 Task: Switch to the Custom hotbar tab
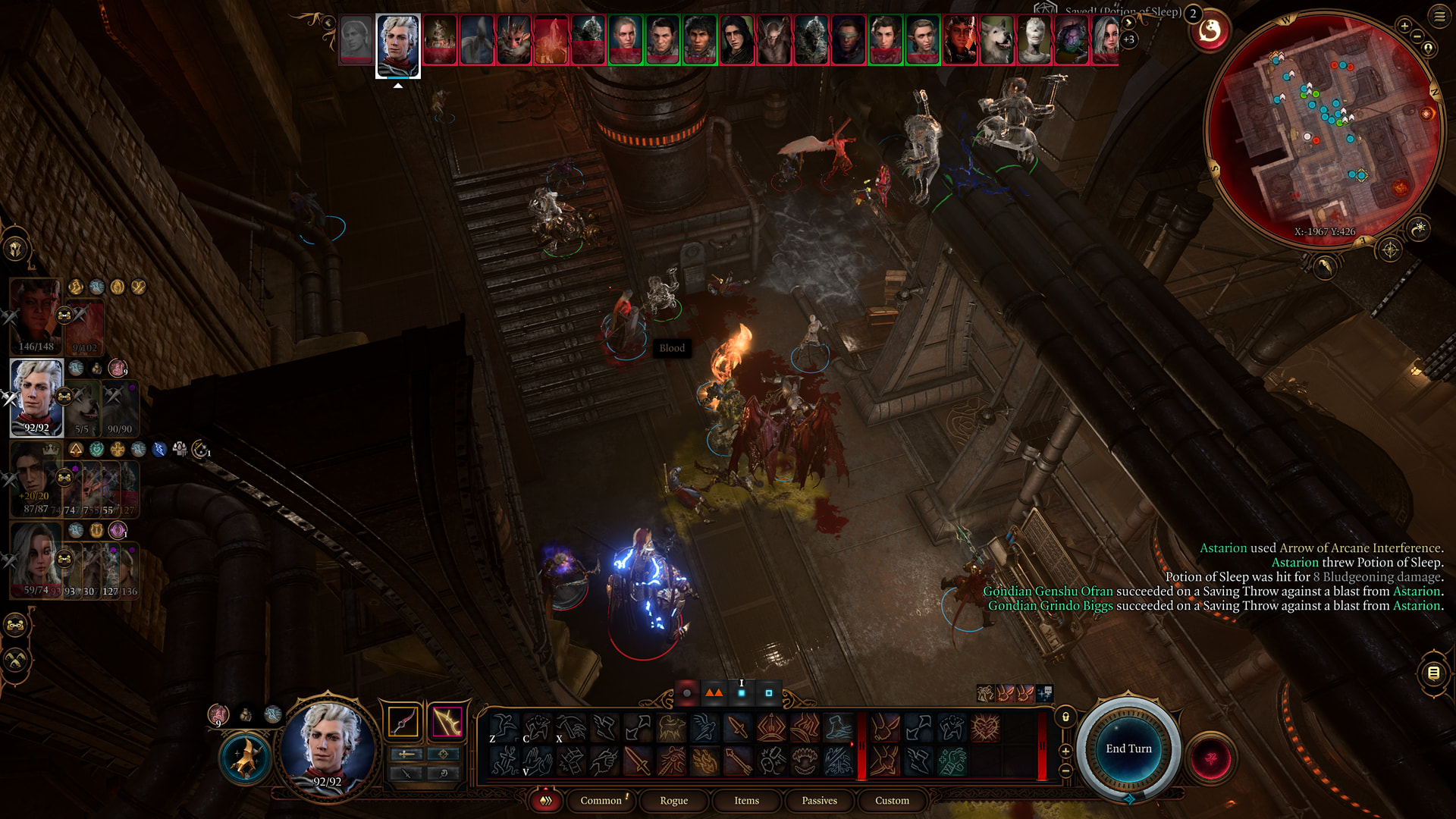pyautogui.click(x=892, y=800)
